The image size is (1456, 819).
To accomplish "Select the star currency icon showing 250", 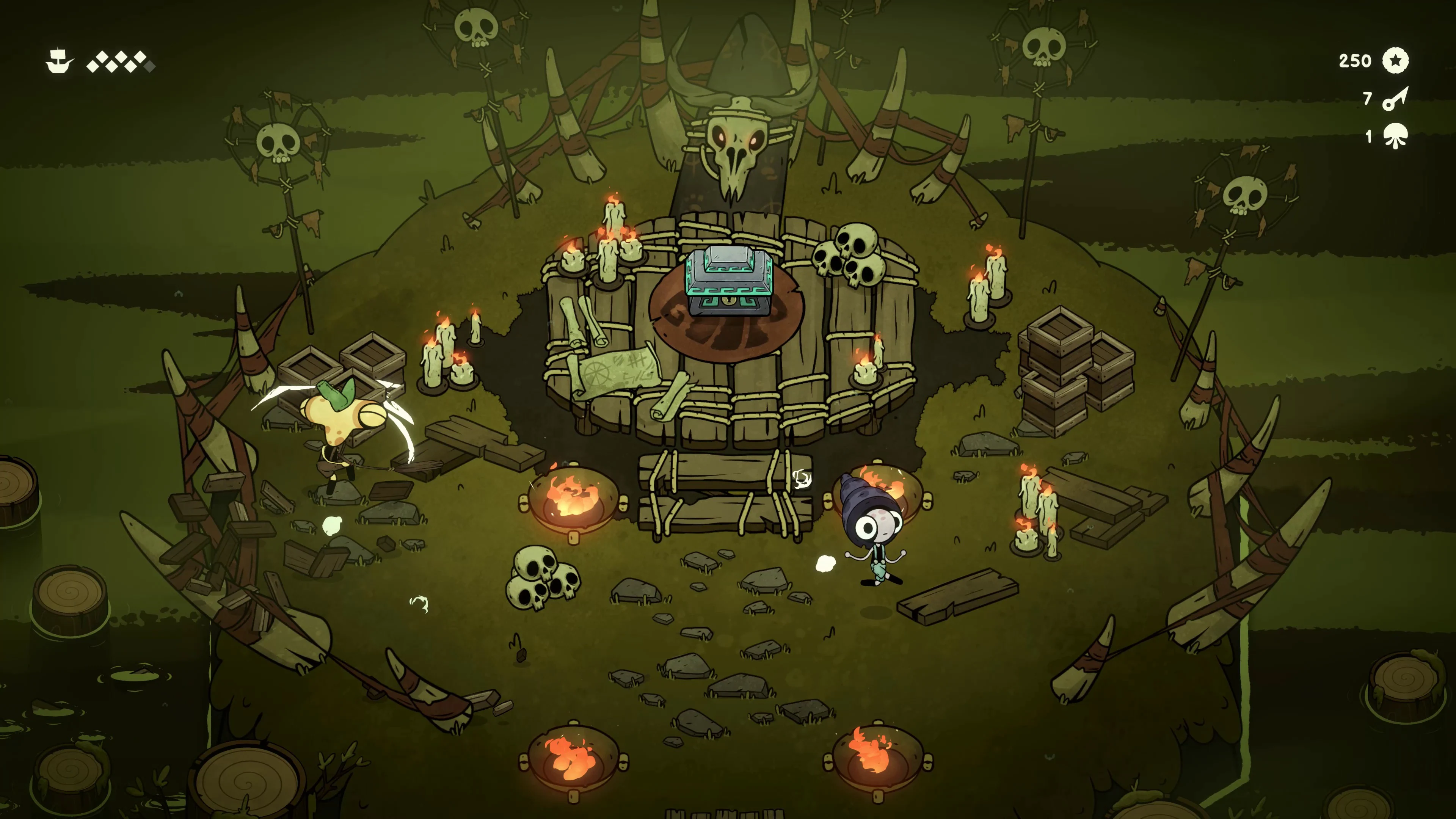I will pyautogui.click(x=1396, y=61).
